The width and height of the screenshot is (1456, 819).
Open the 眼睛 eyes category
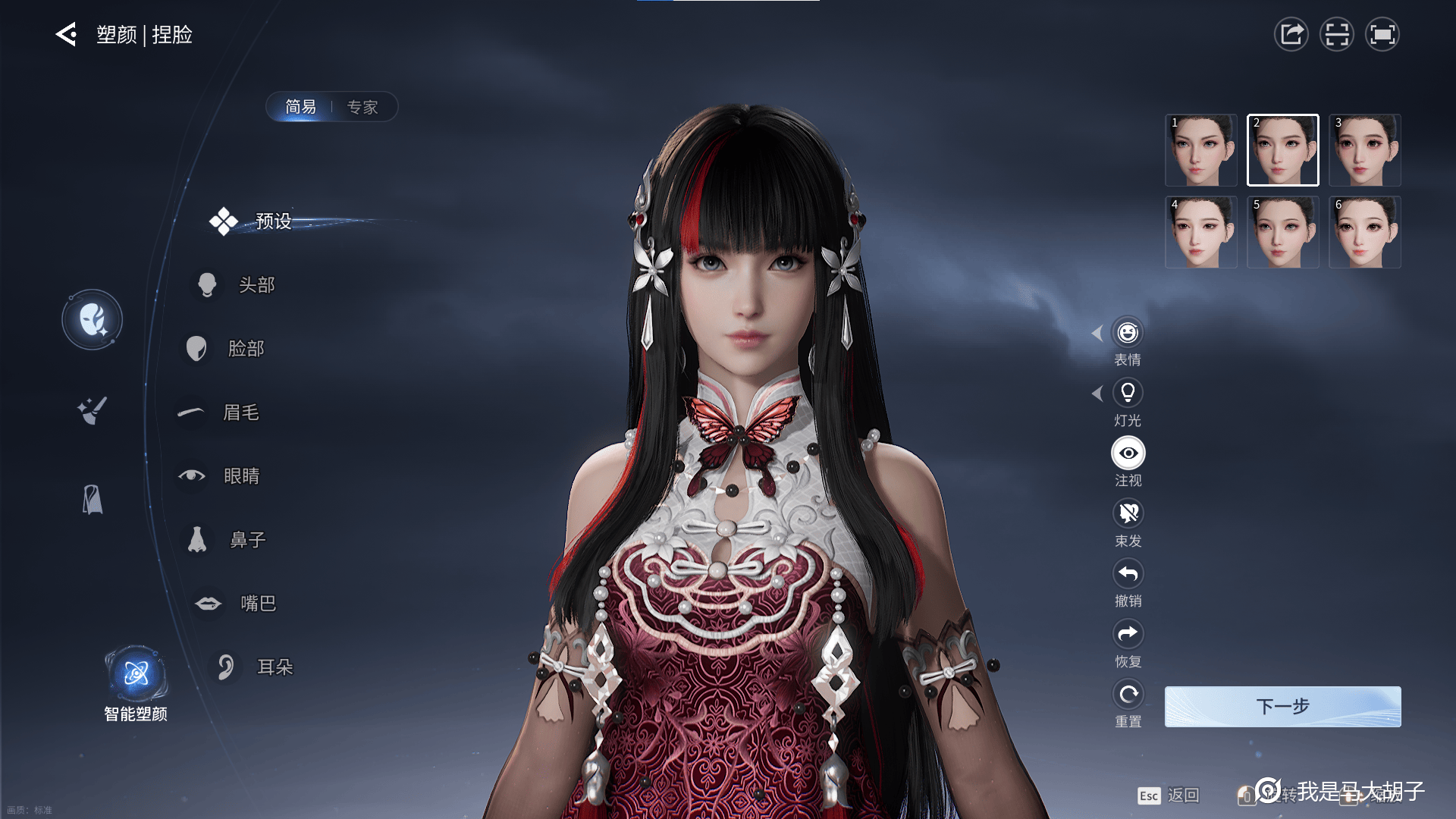[240, 475]
